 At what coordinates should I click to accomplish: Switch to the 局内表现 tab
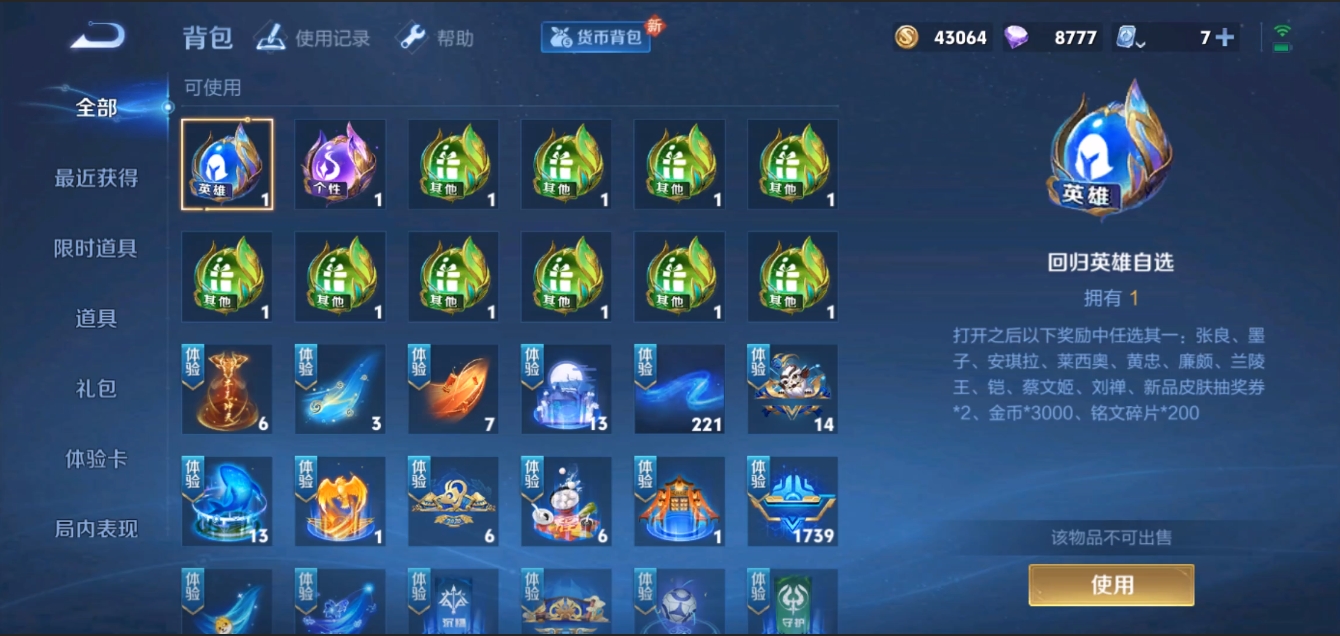point(96,529)
